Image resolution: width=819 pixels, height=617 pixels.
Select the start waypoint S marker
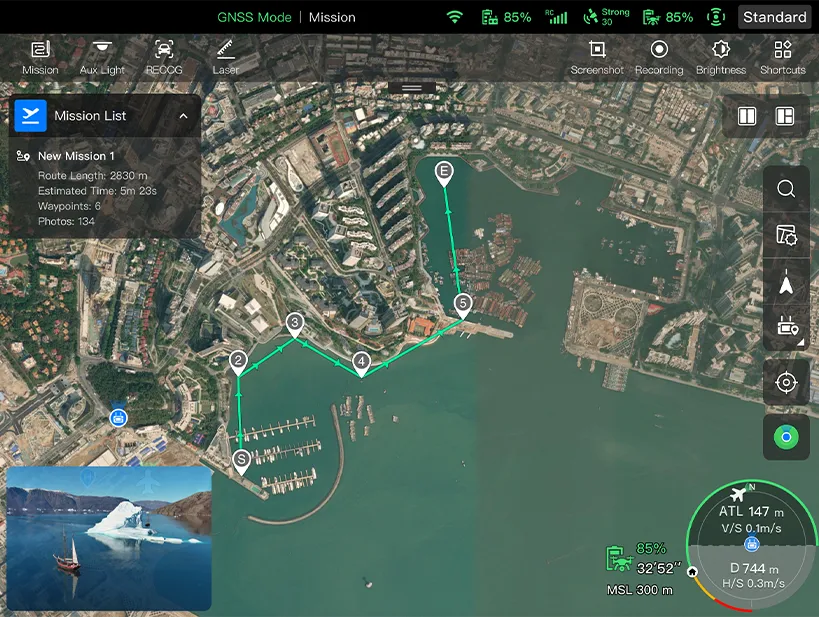[241, 460]
